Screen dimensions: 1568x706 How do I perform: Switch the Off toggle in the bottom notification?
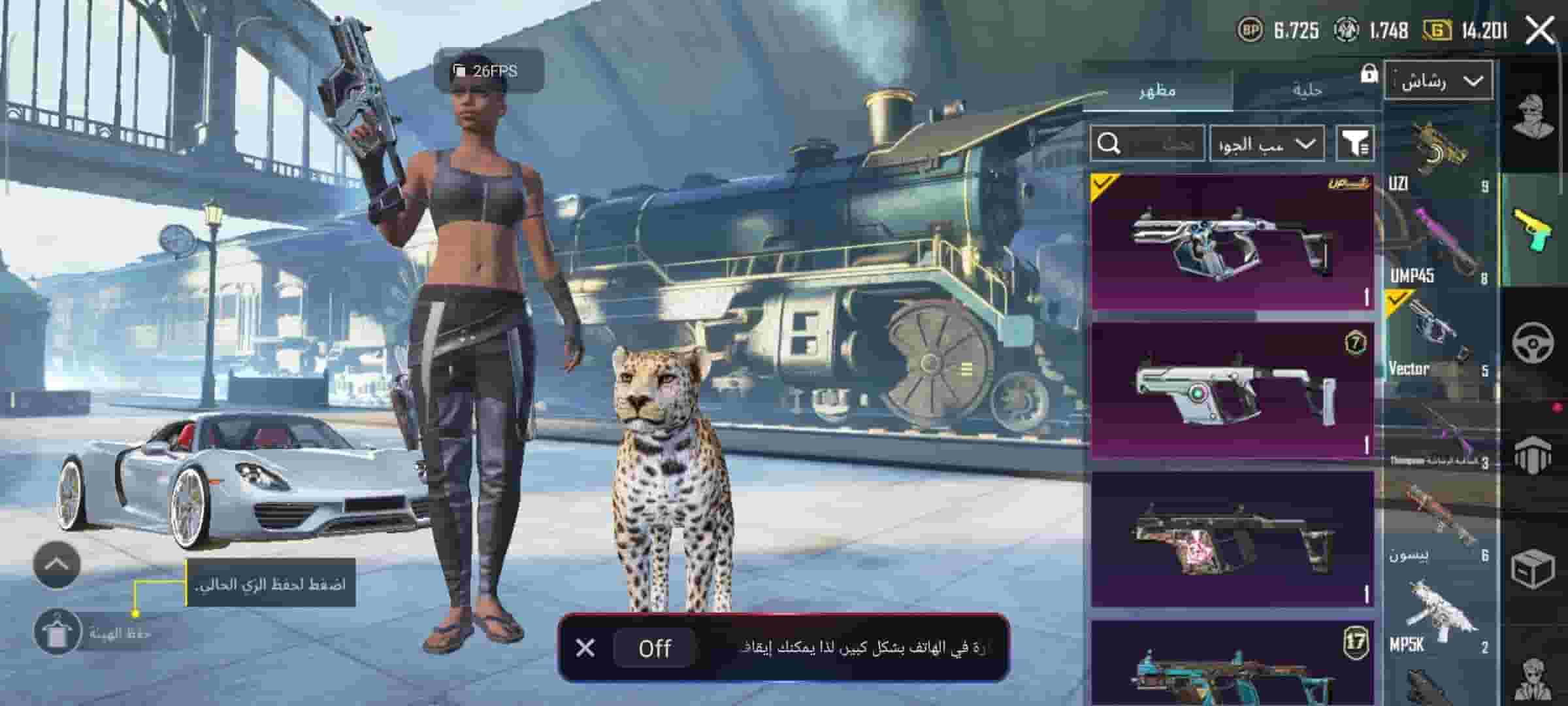click(x=655, y=648)
